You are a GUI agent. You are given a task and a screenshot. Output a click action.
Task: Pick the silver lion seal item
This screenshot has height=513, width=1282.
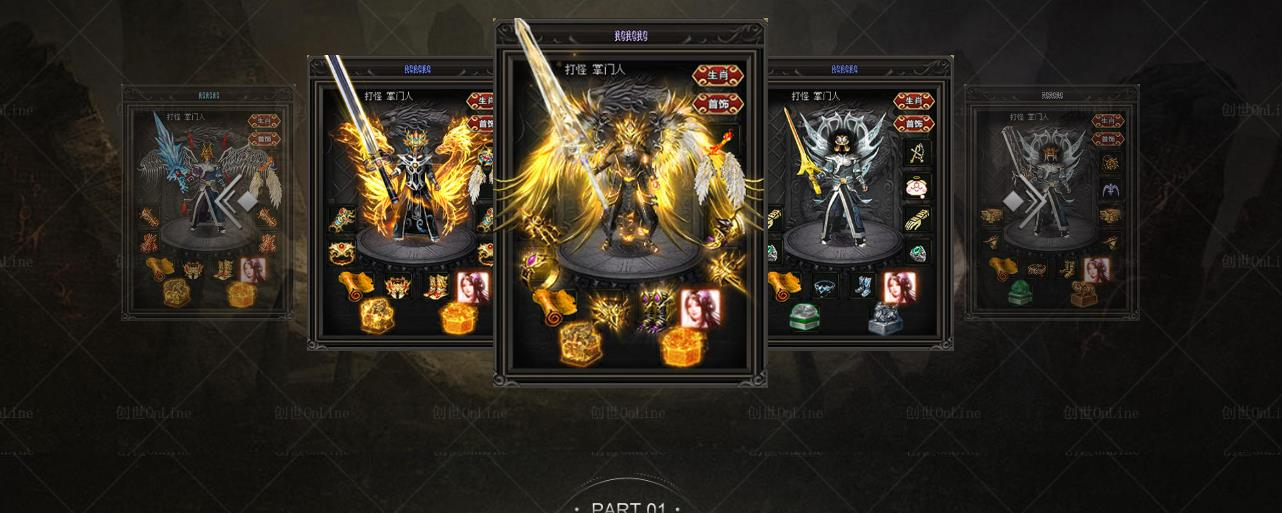[884, 317]
